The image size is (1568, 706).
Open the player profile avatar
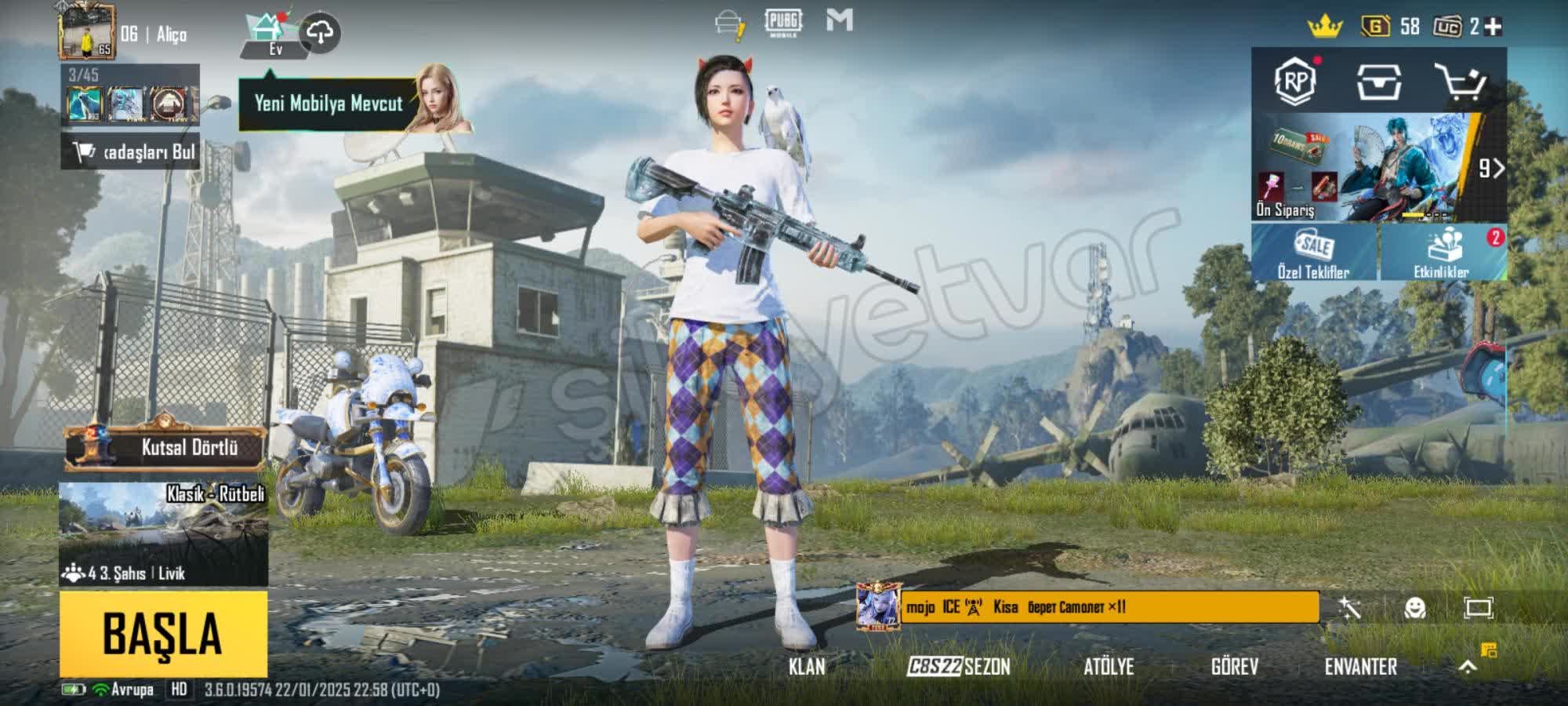click(x=87, y=32)
